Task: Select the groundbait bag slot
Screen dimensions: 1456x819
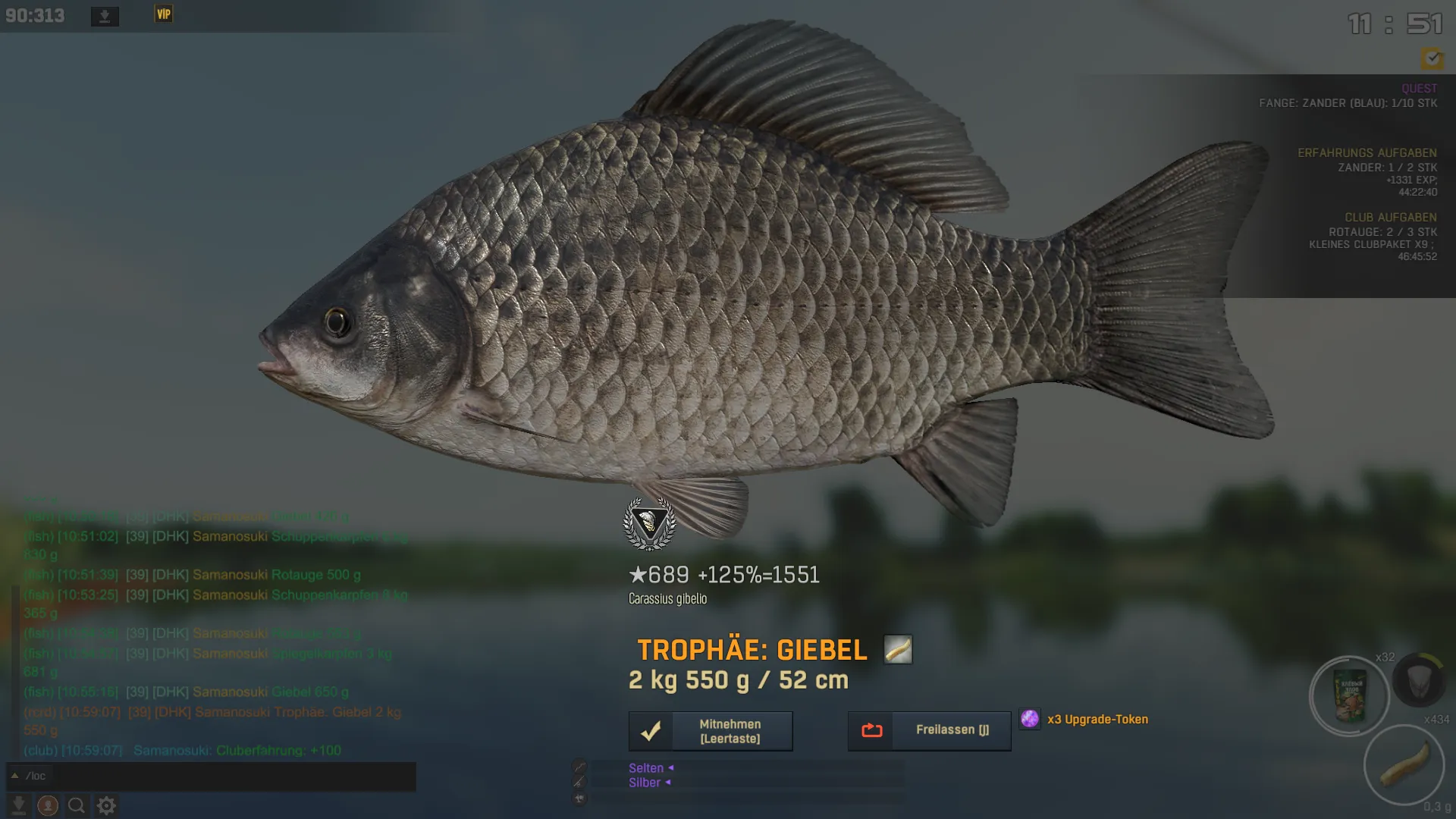Action: point(1349,695)
